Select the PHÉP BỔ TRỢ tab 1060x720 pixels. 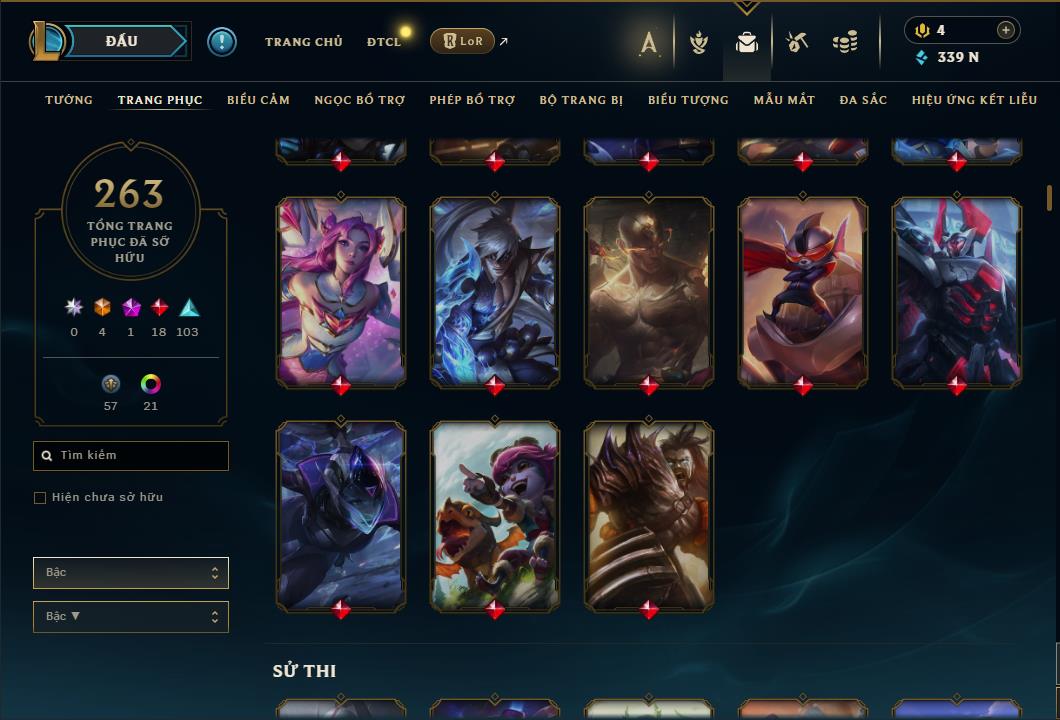click(x=472, y=100)
